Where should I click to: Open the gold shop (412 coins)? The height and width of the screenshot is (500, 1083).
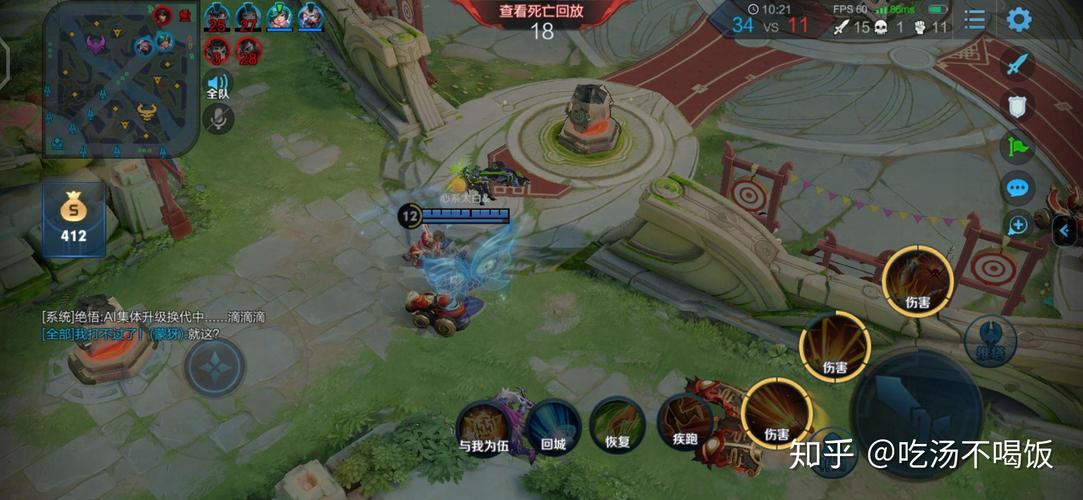pos(73,219)
